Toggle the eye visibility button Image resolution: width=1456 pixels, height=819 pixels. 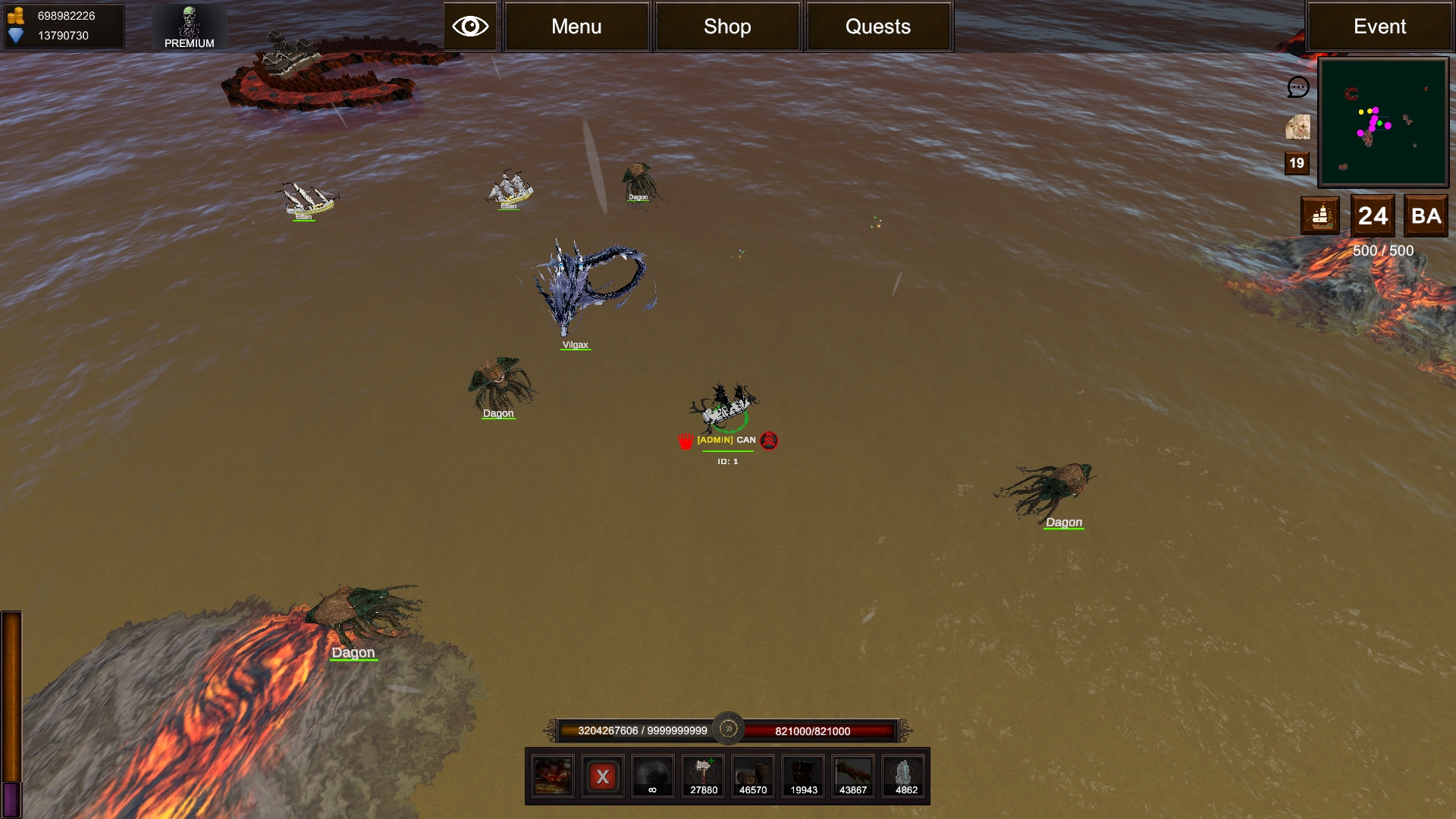coord(470,27)
